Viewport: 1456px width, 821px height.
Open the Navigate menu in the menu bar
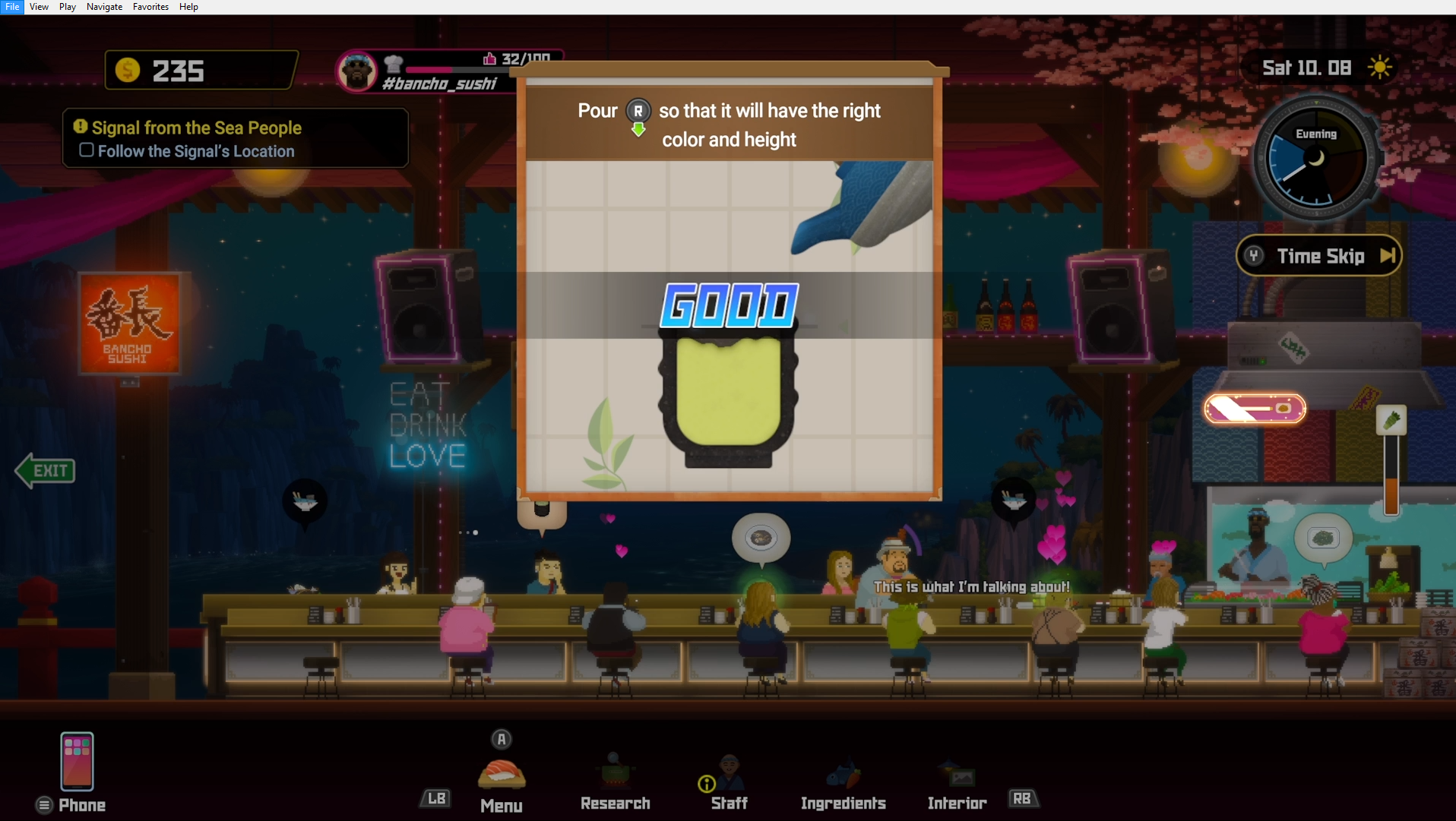pyautogui.click(x=104, y=7)
